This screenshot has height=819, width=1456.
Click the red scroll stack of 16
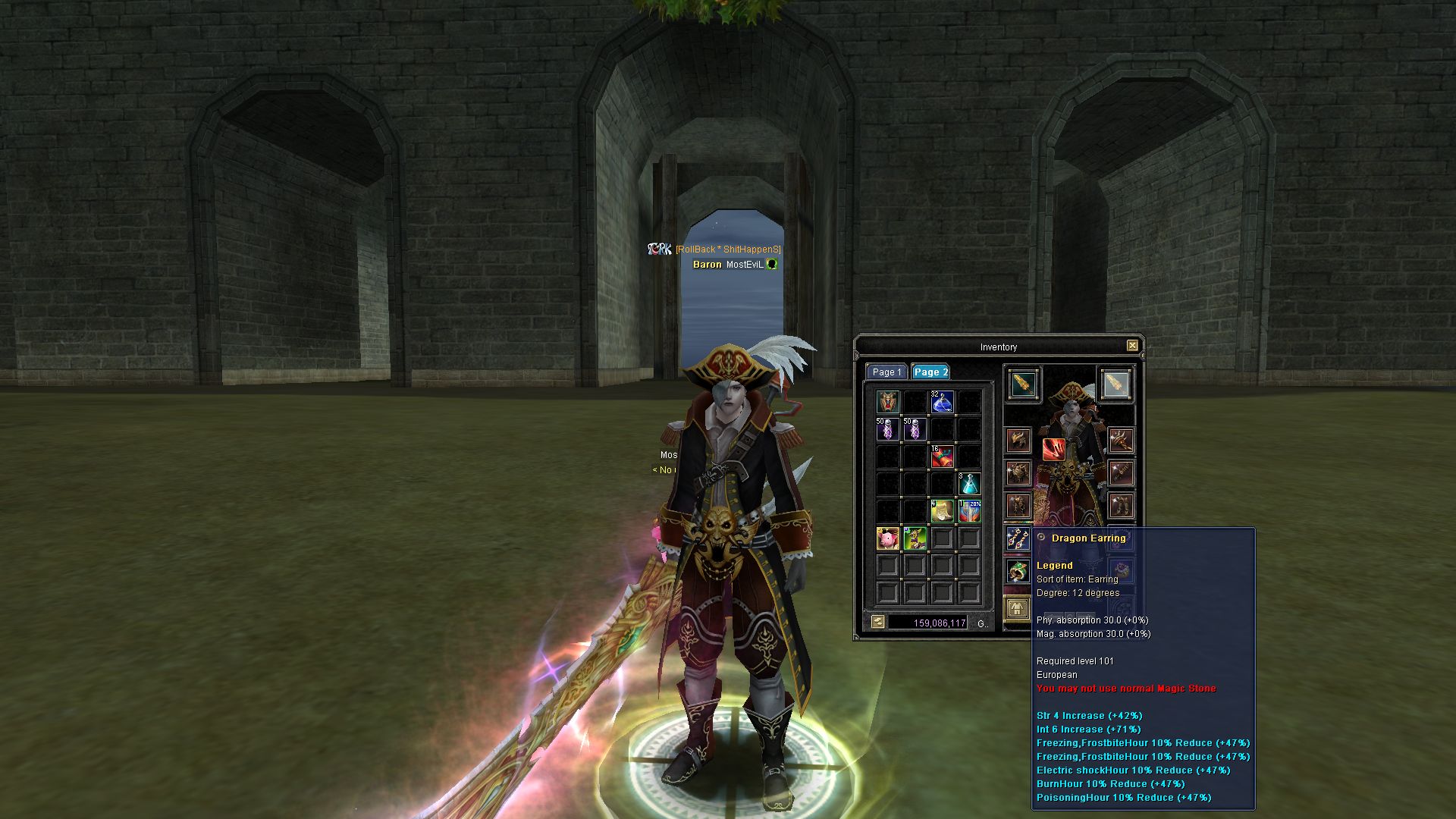(x=942, y=457)
